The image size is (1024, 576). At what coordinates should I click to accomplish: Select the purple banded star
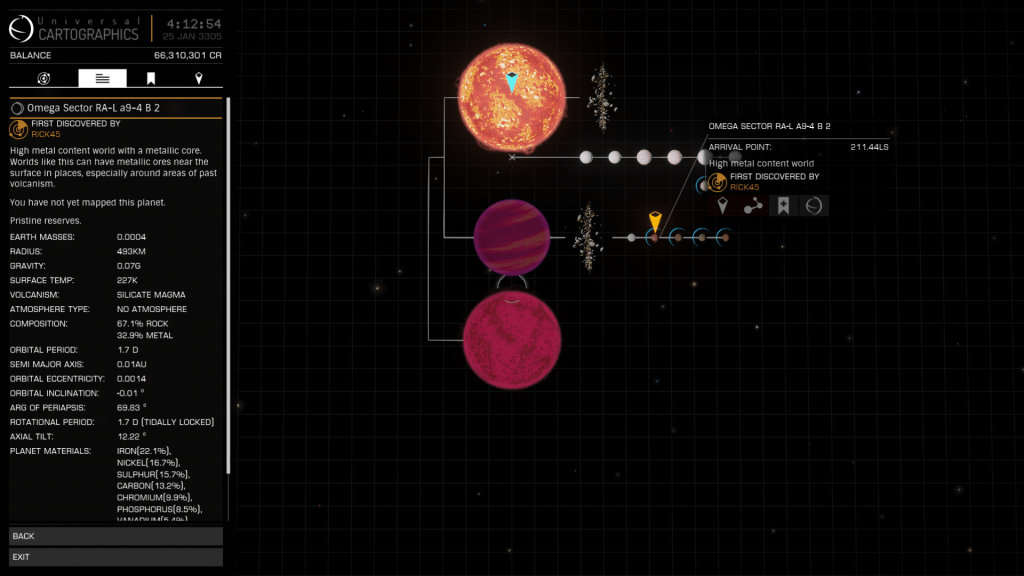click(x=511, y=236)
